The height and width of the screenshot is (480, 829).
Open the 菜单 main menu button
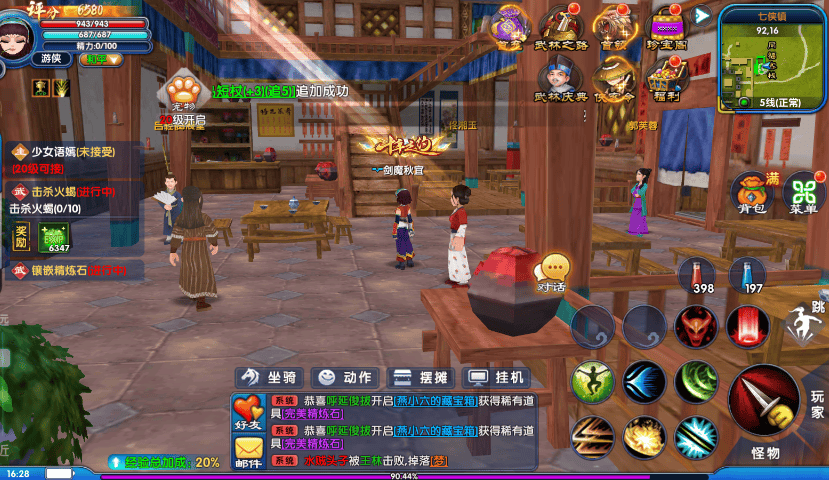803,194
